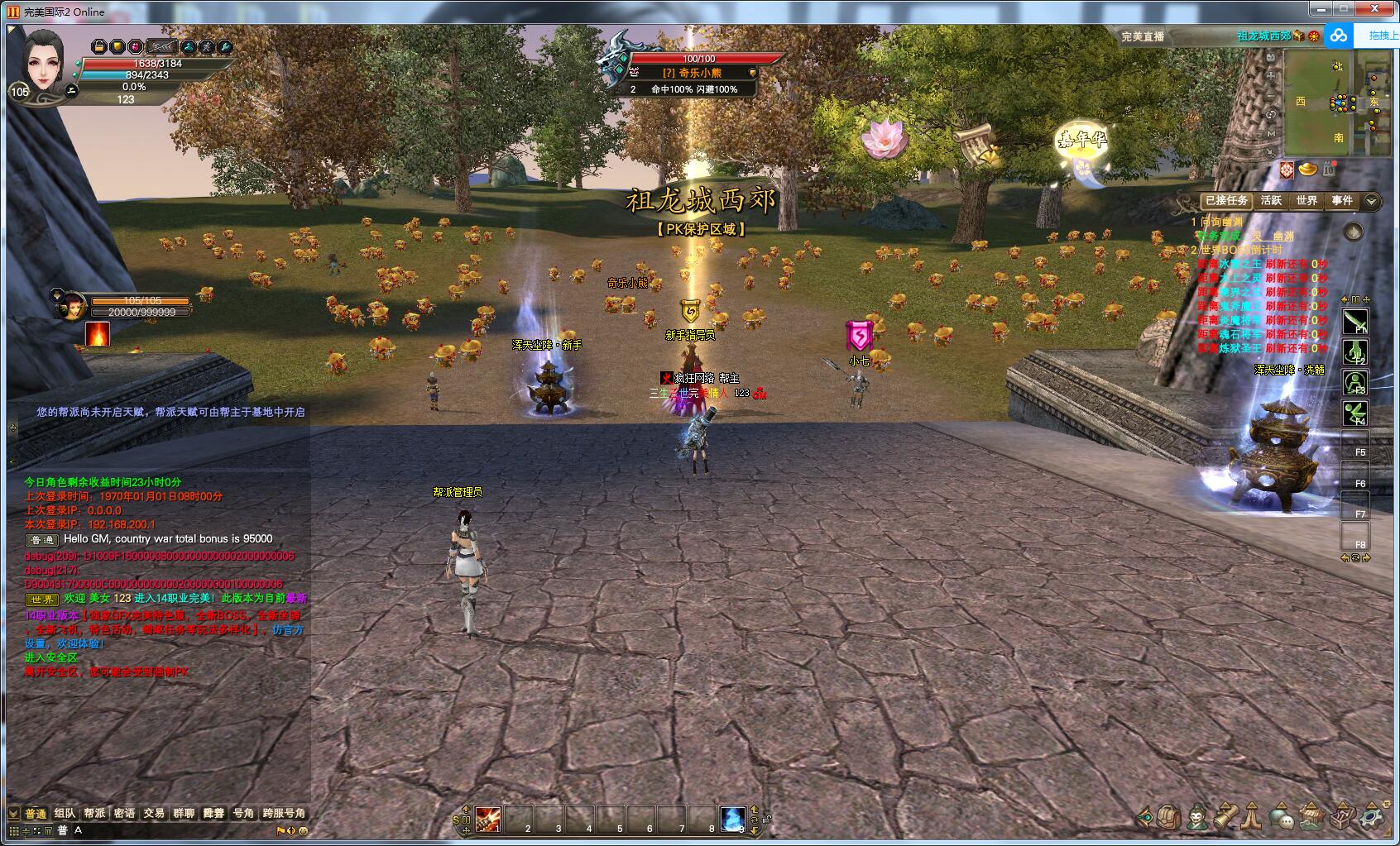Screen dimensions: 1400x846
Task: Show the 世界 tab in quest tracker
Action: (x=1307, y=200)
